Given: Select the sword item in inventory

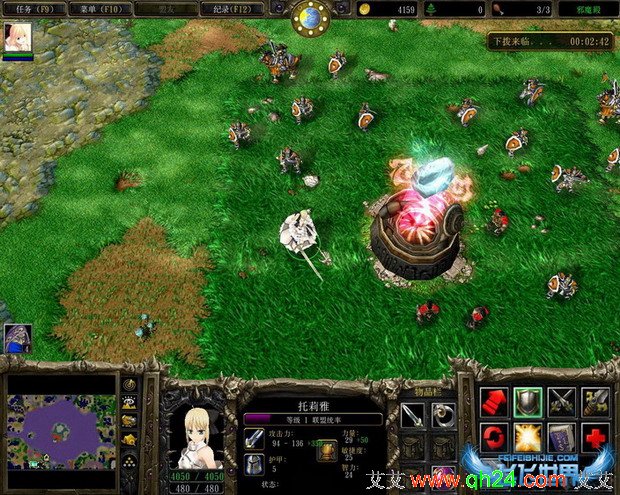Looking at the screenshot, I should (x=412, y=414).
